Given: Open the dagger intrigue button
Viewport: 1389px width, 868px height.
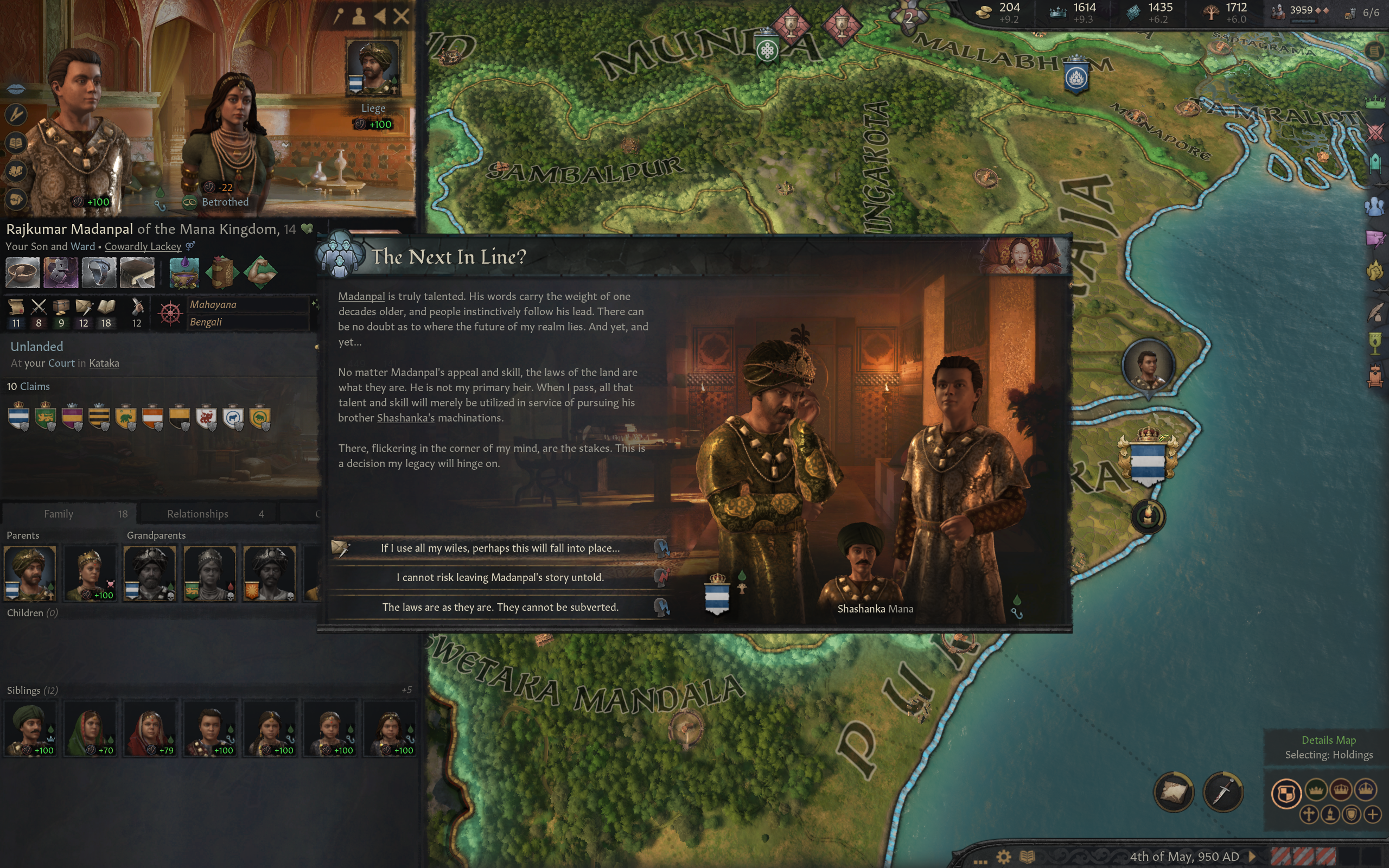Looking at the screenshot, I should click(1223, 793).
